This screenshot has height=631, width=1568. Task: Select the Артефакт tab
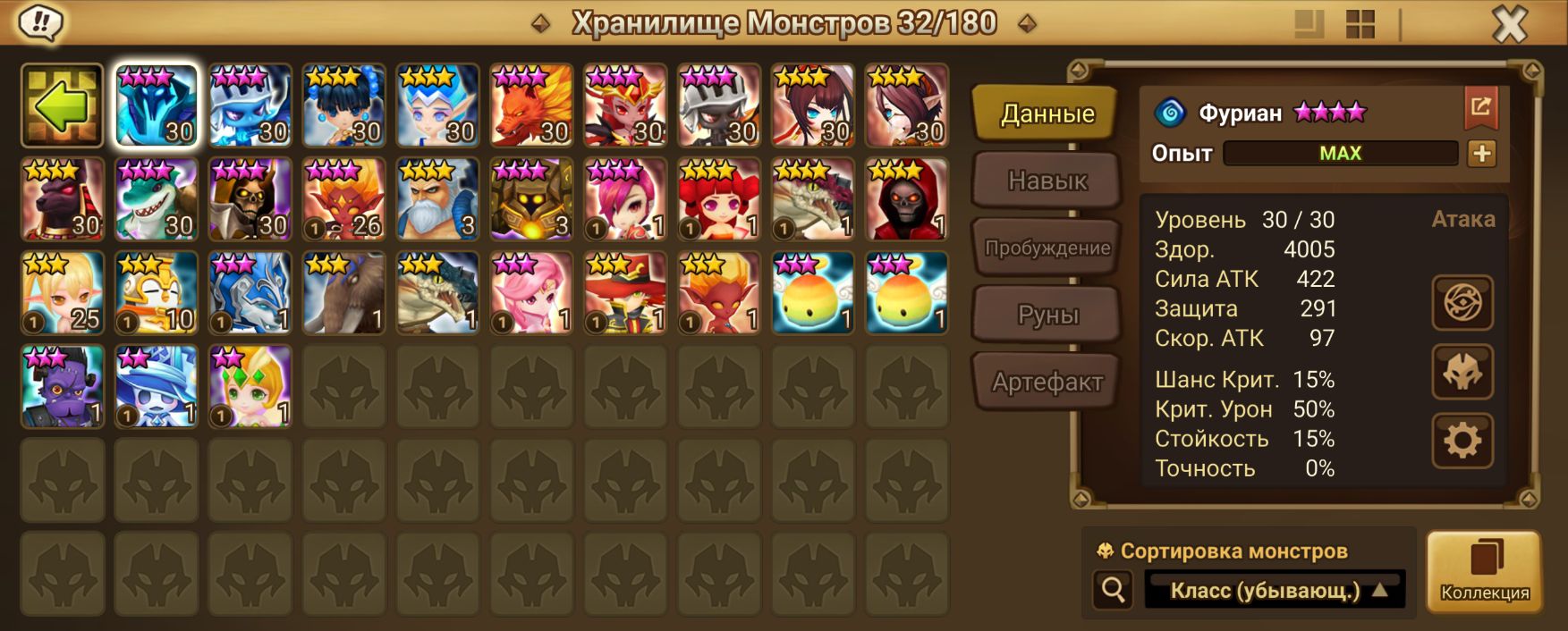(x=1047, y=382)
